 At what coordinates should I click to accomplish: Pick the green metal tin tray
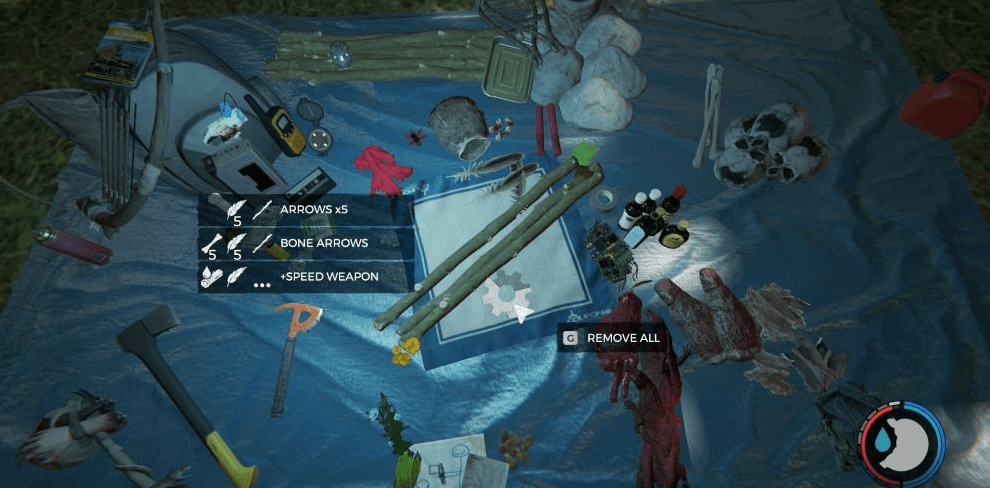508,68
